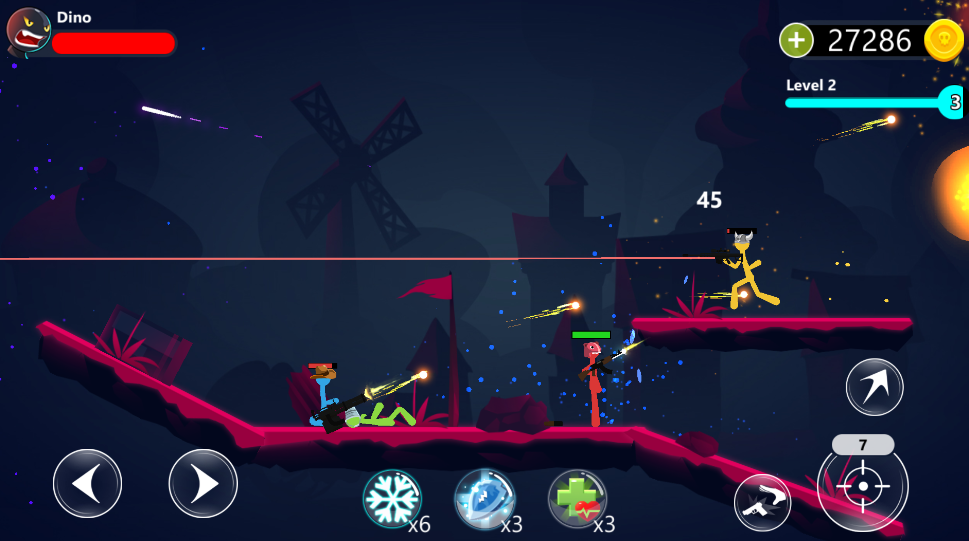Activate the snowflake freeze power-up
This screenshot has height=541, width=969.
pos(392,498)
